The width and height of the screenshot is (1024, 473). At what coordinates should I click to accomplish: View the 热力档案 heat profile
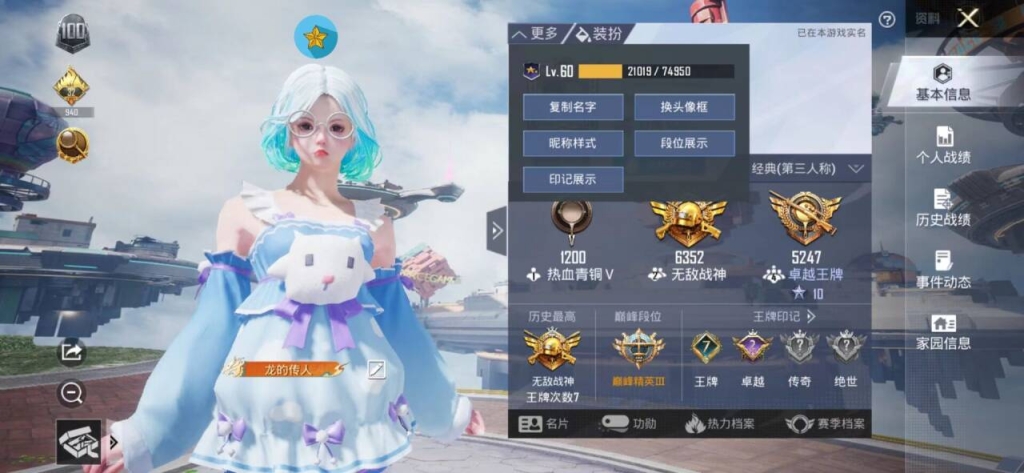coord(722,424)
